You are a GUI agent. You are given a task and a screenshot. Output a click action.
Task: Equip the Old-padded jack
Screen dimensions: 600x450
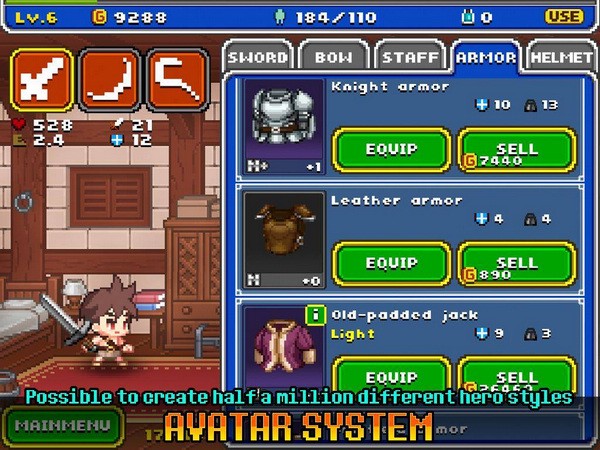[391, 376]
